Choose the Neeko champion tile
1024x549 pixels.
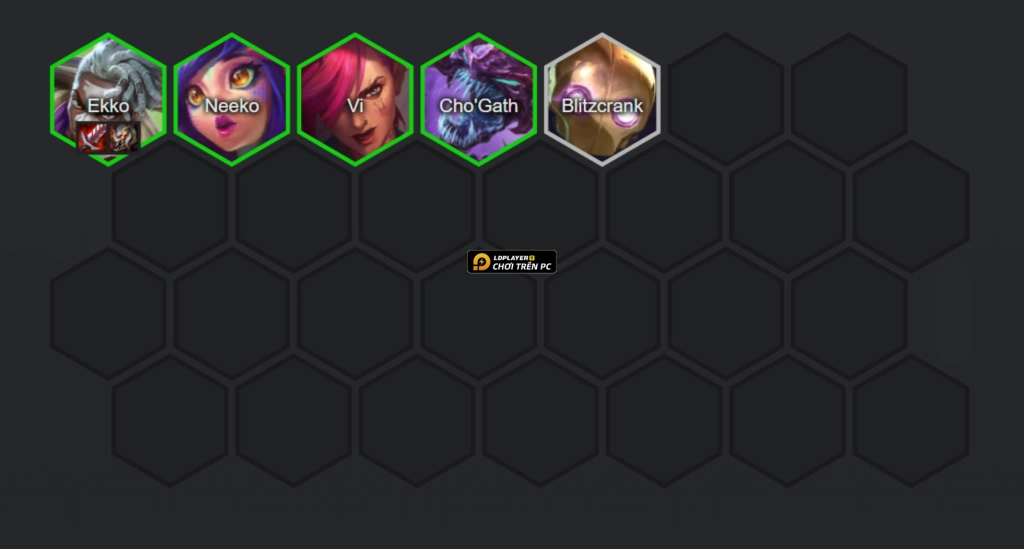pos(232,98)
